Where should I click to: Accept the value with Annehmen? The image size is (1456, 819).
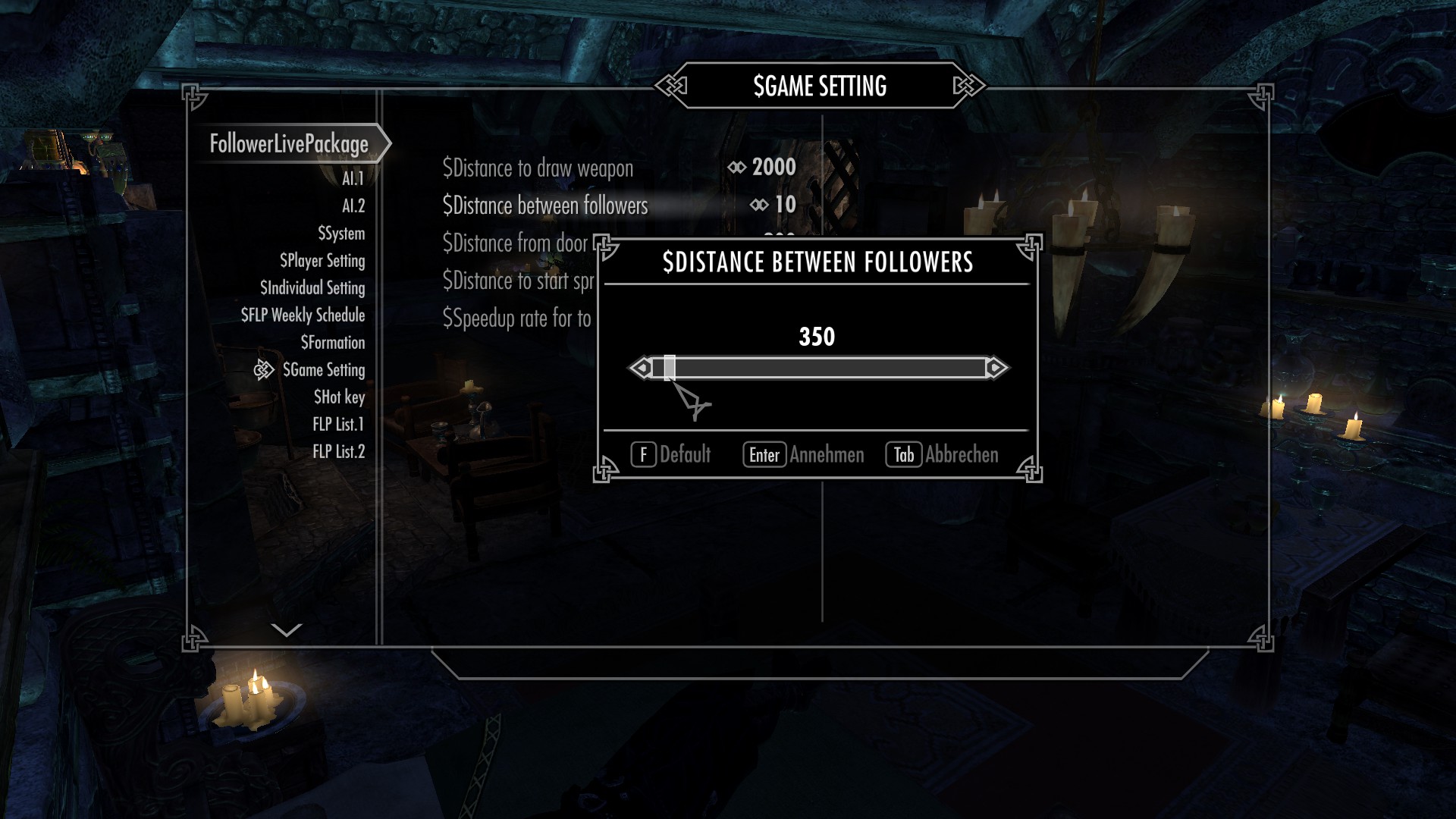804,455
